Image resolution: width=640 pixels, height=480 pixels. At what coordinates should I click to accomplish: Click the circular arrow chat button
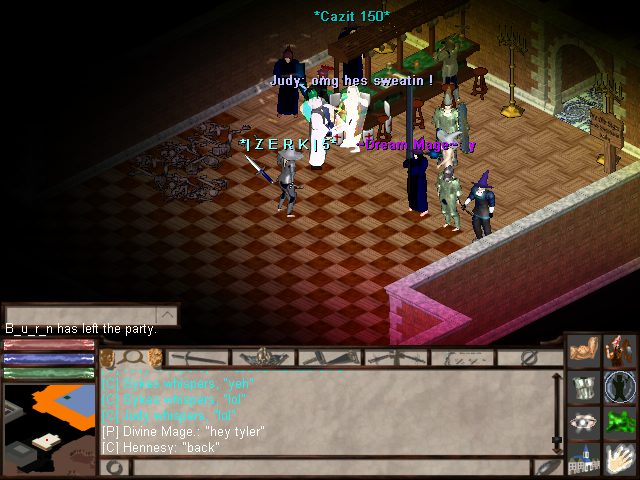(114, 467)
